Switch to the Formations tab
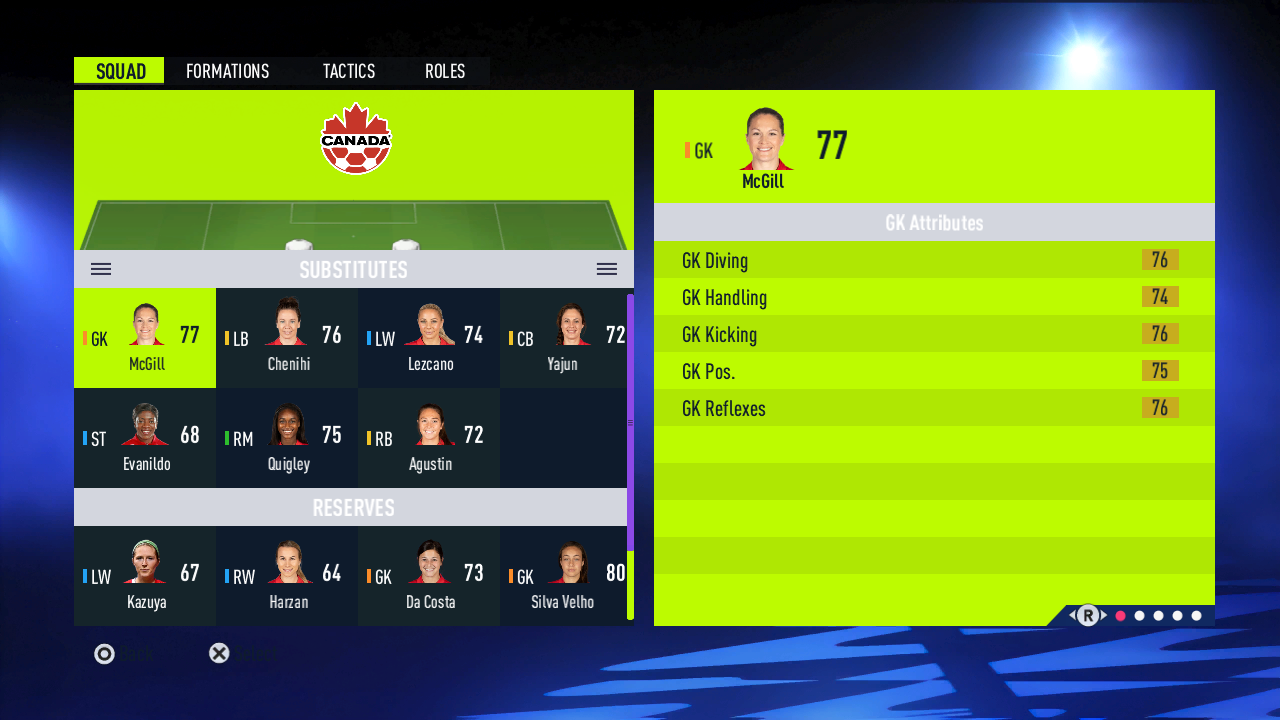 (x=227, y=71)
